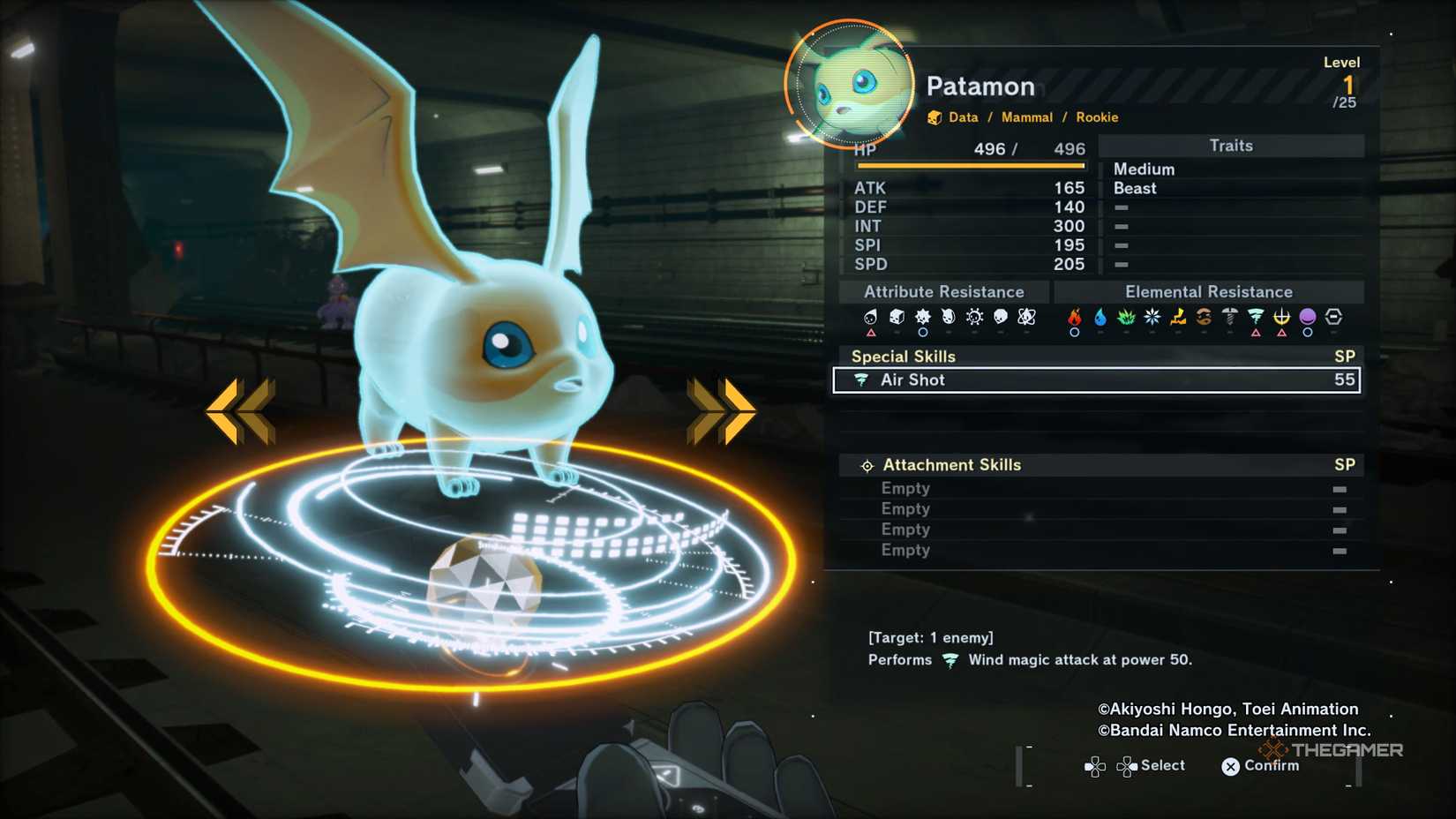Click Patamon's circular portrait thumbnail
The width and height of the screenshot is (1456, 819).
[x=849, y=84]
